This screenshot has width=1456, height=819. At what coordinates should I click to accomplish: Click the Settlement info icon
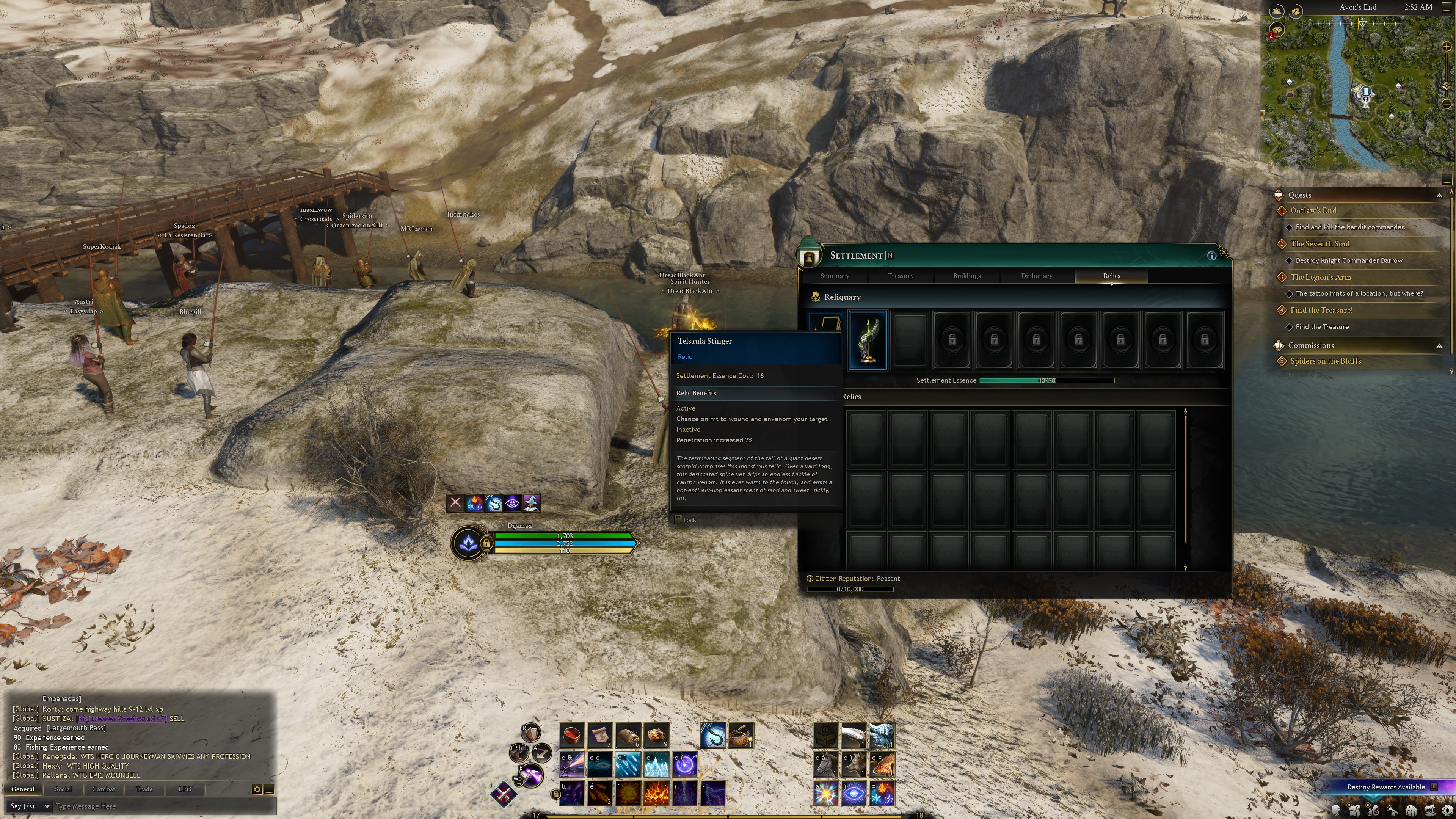point(1211,256)
